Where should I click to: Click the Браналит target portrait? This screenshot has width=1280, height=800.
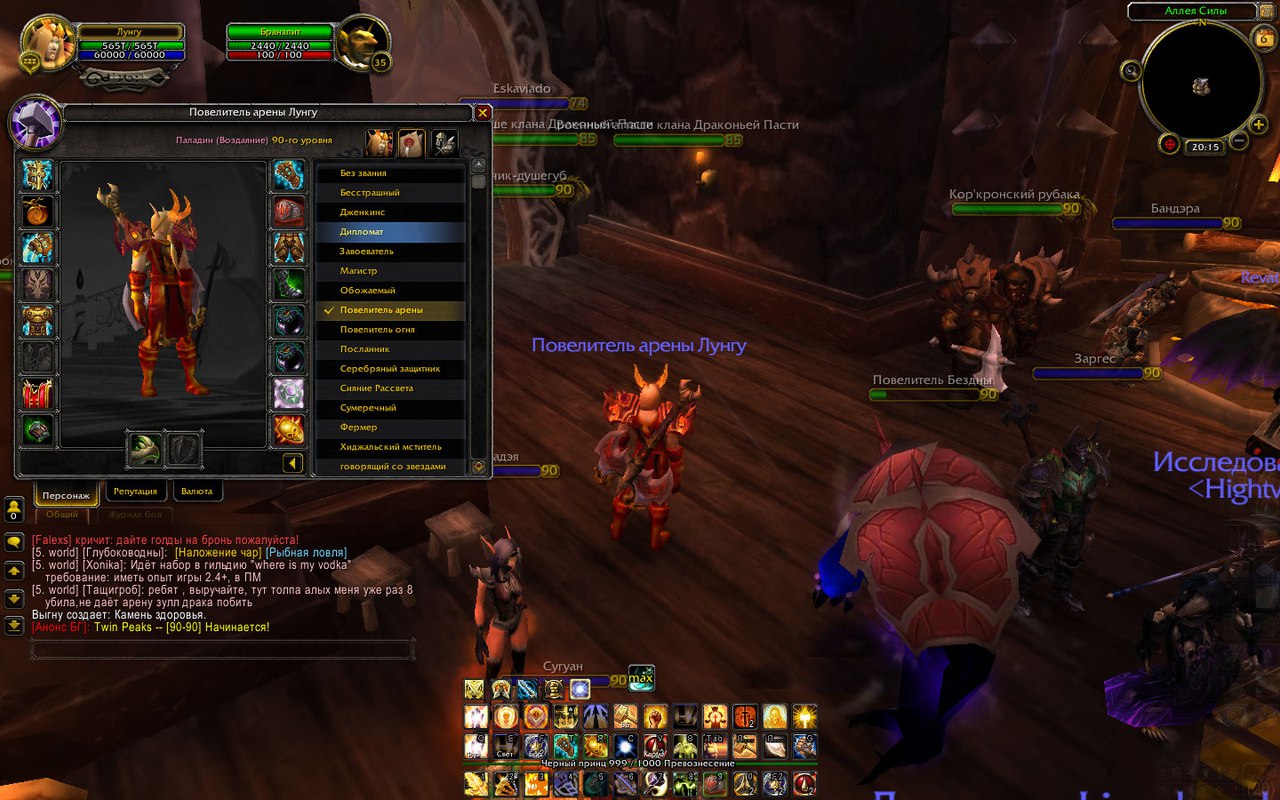tap(361, 42)
